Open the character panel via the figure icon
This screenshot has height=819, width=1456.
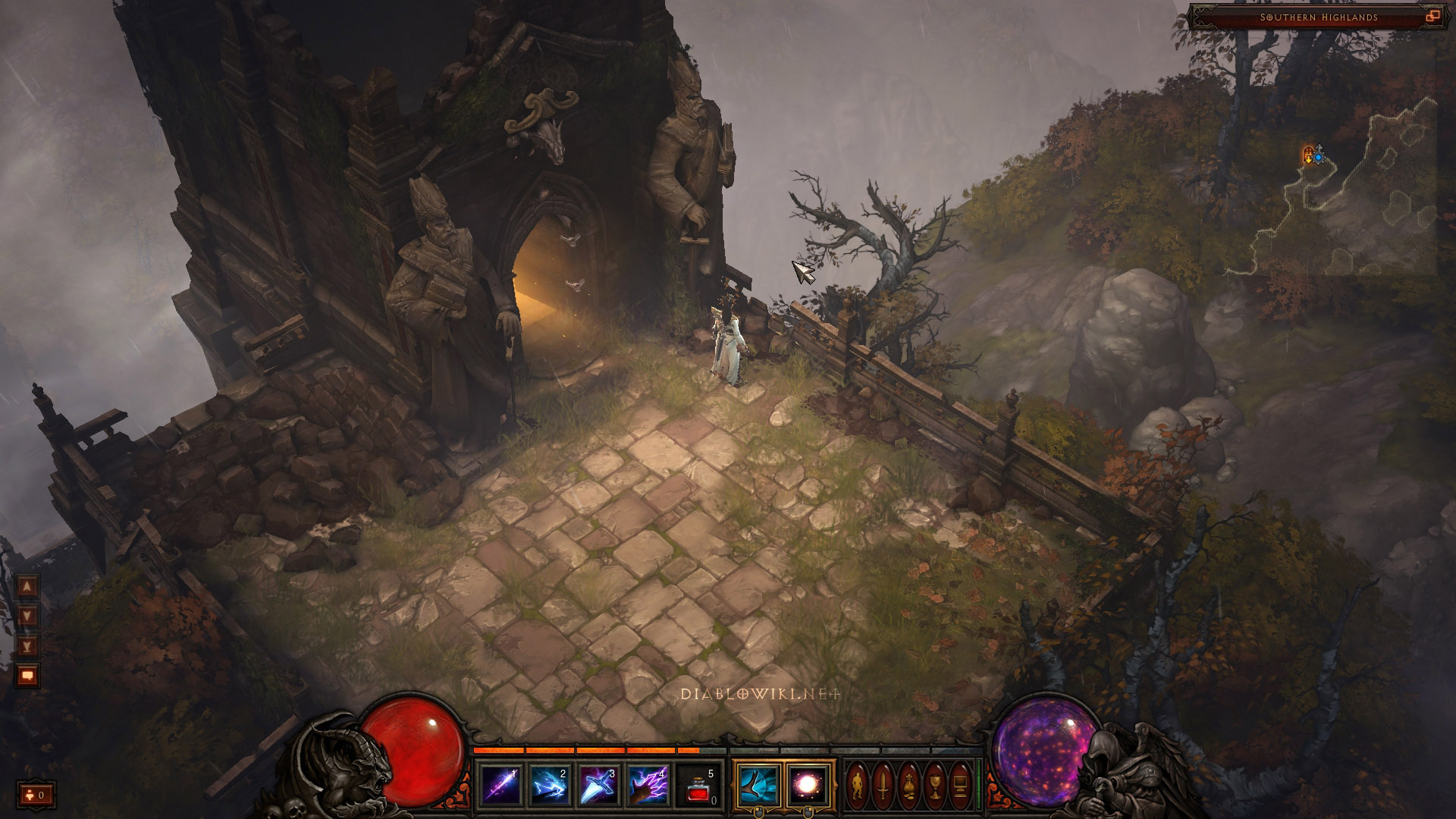[x=858, y=786]
